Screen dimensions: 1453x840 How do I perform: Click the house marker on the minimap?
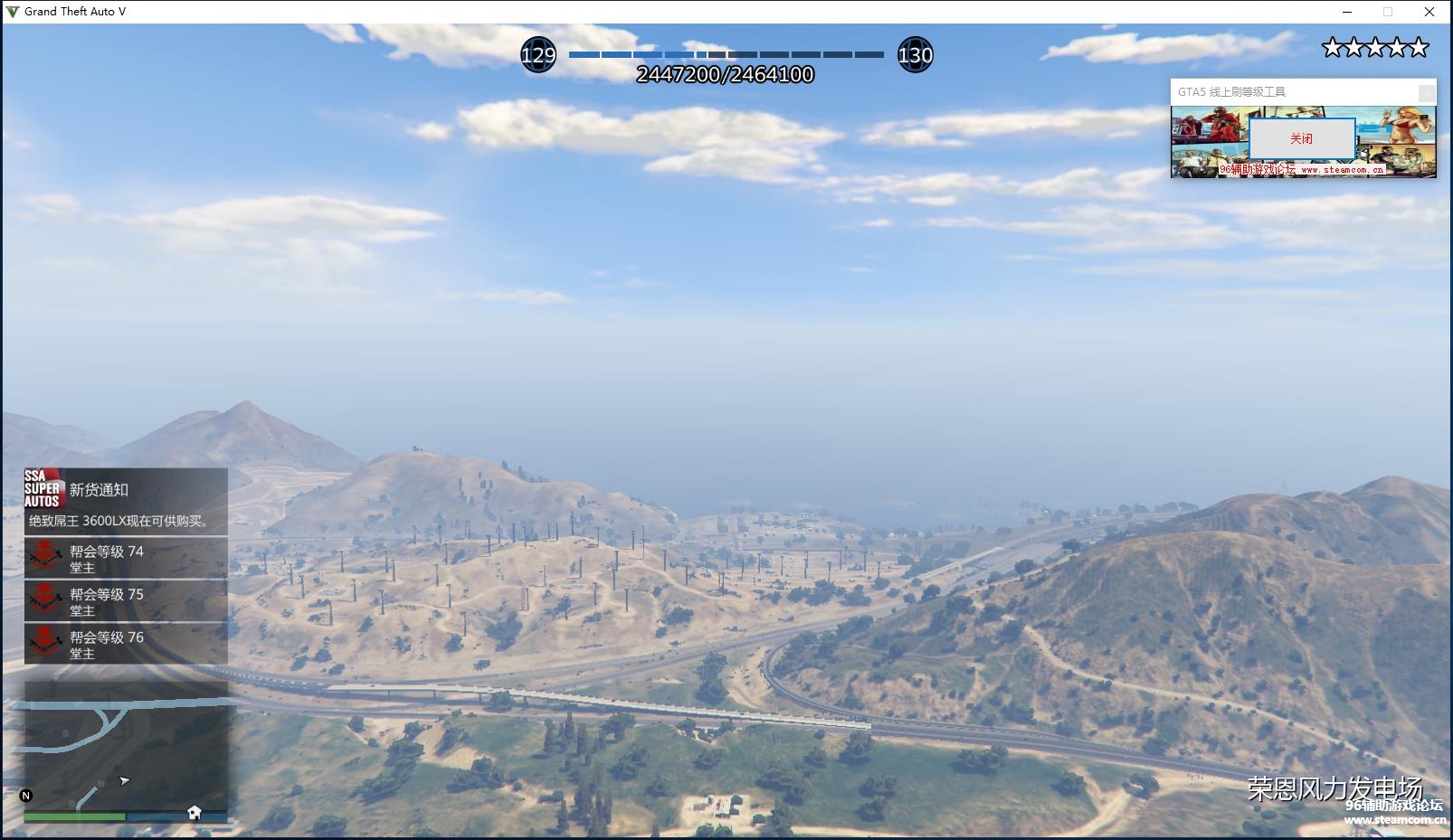194,812
